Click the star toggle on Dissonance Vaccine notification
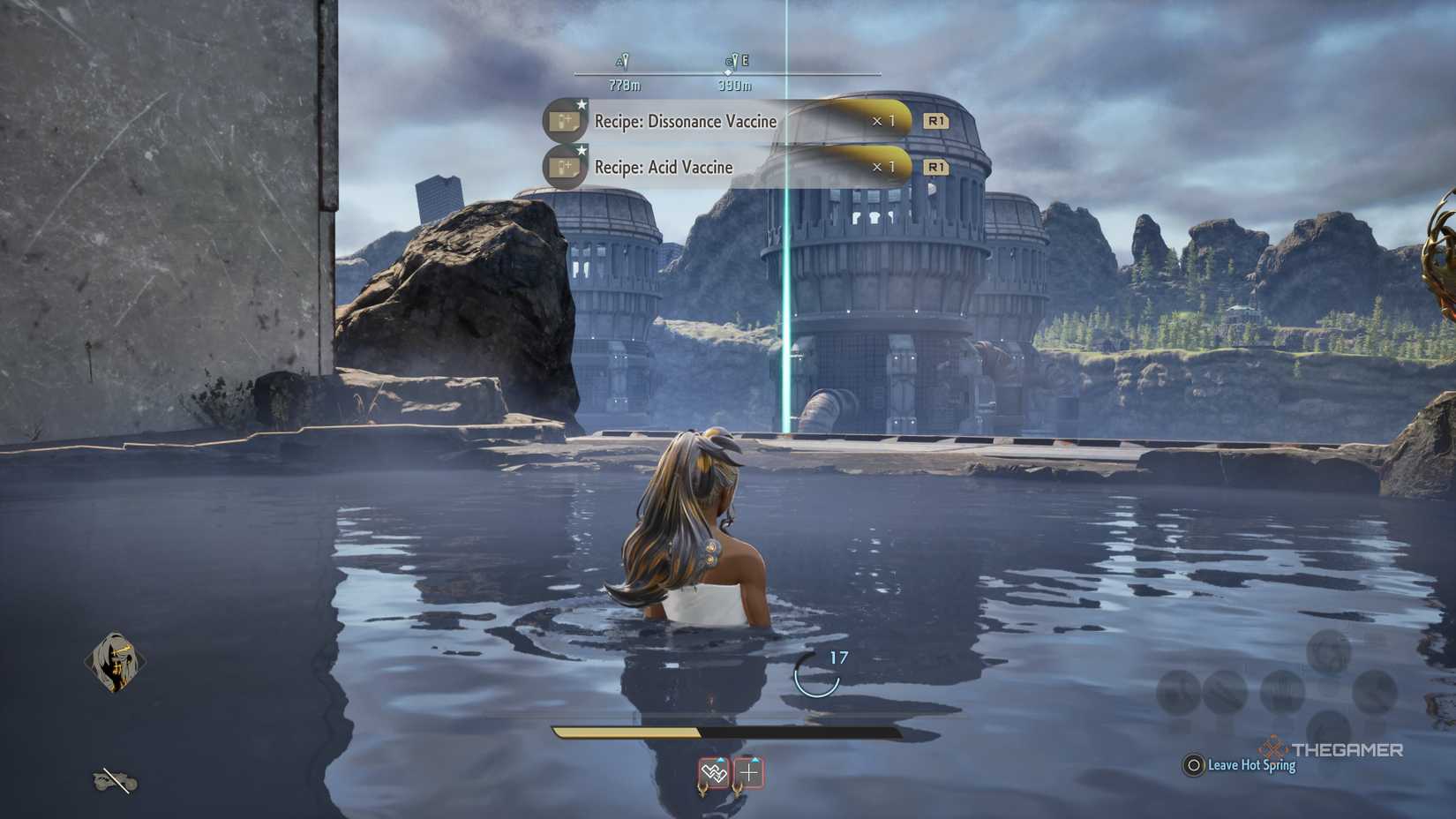The image size is (1456, 819). (581, 103)
